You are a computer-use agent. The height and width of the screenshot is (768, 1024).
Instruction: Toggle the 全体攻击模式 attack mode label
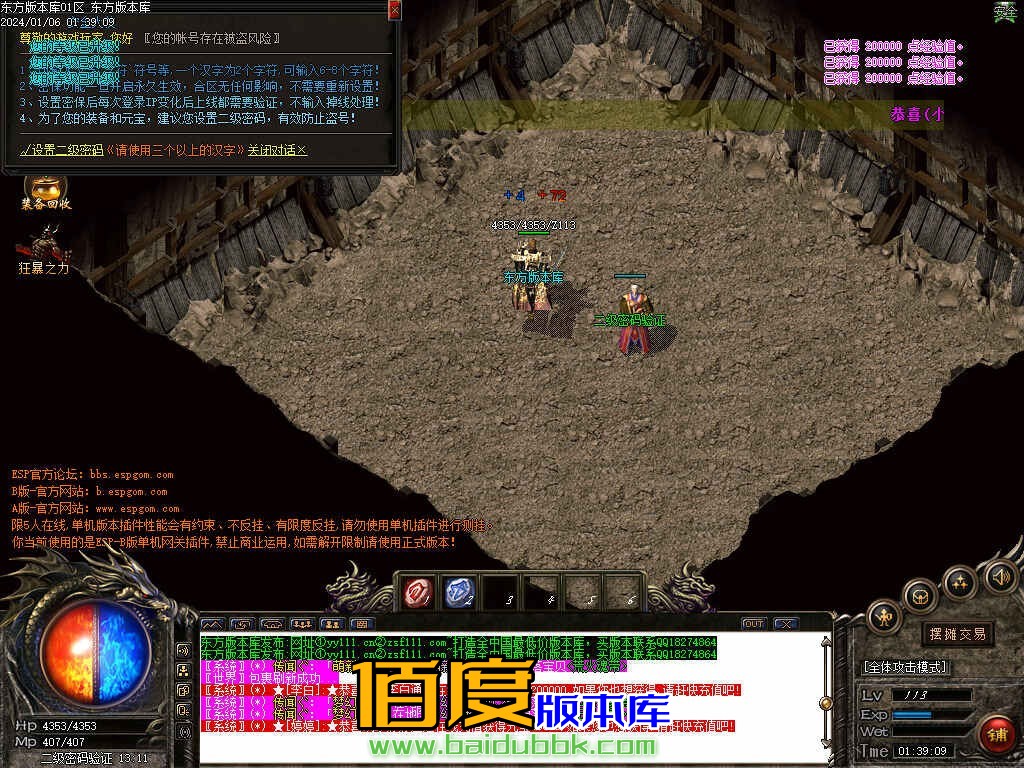point(905,667)
